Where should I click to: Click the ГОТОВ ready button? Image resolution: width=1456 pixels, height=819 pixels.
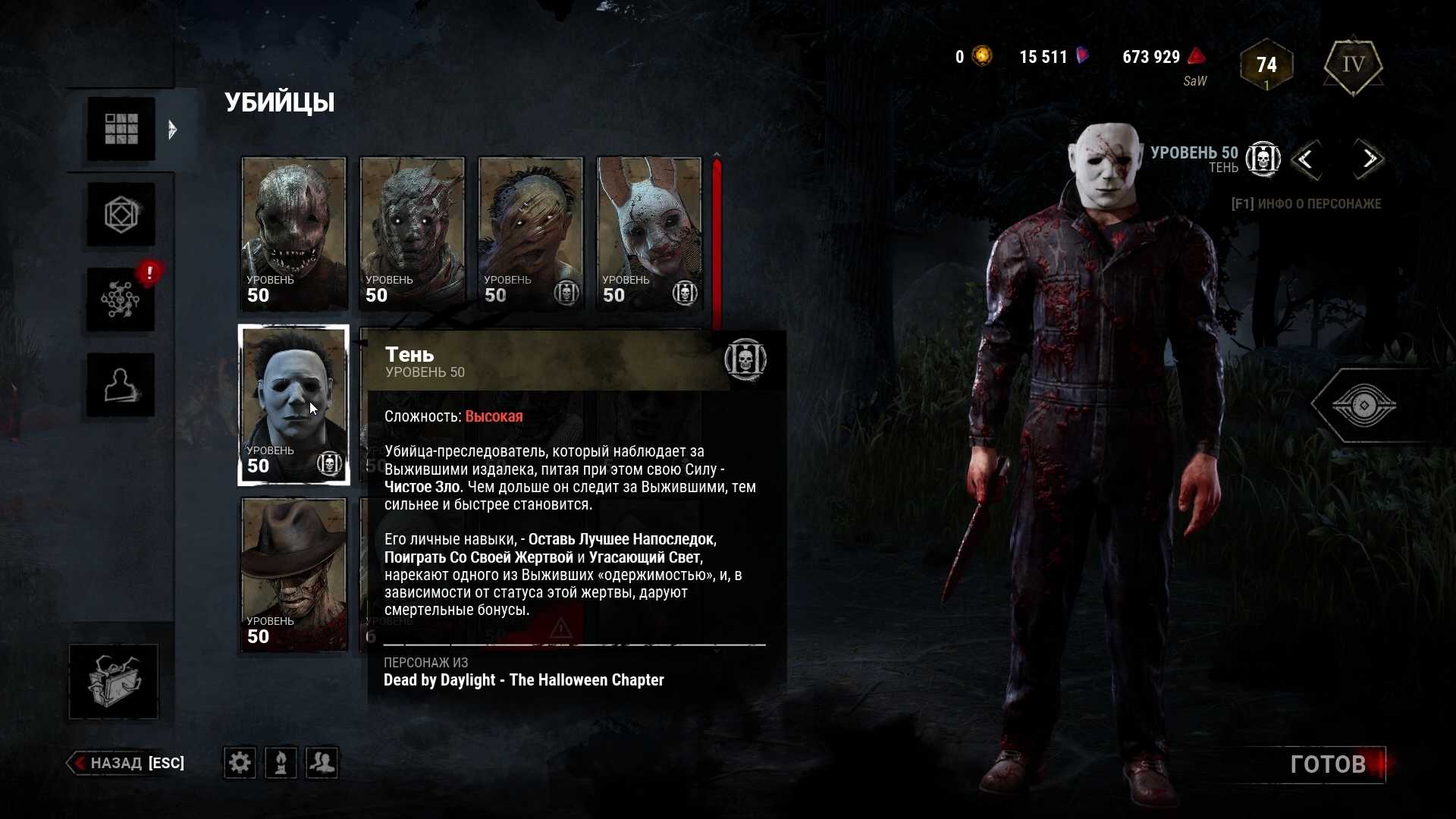(1329, 764)
